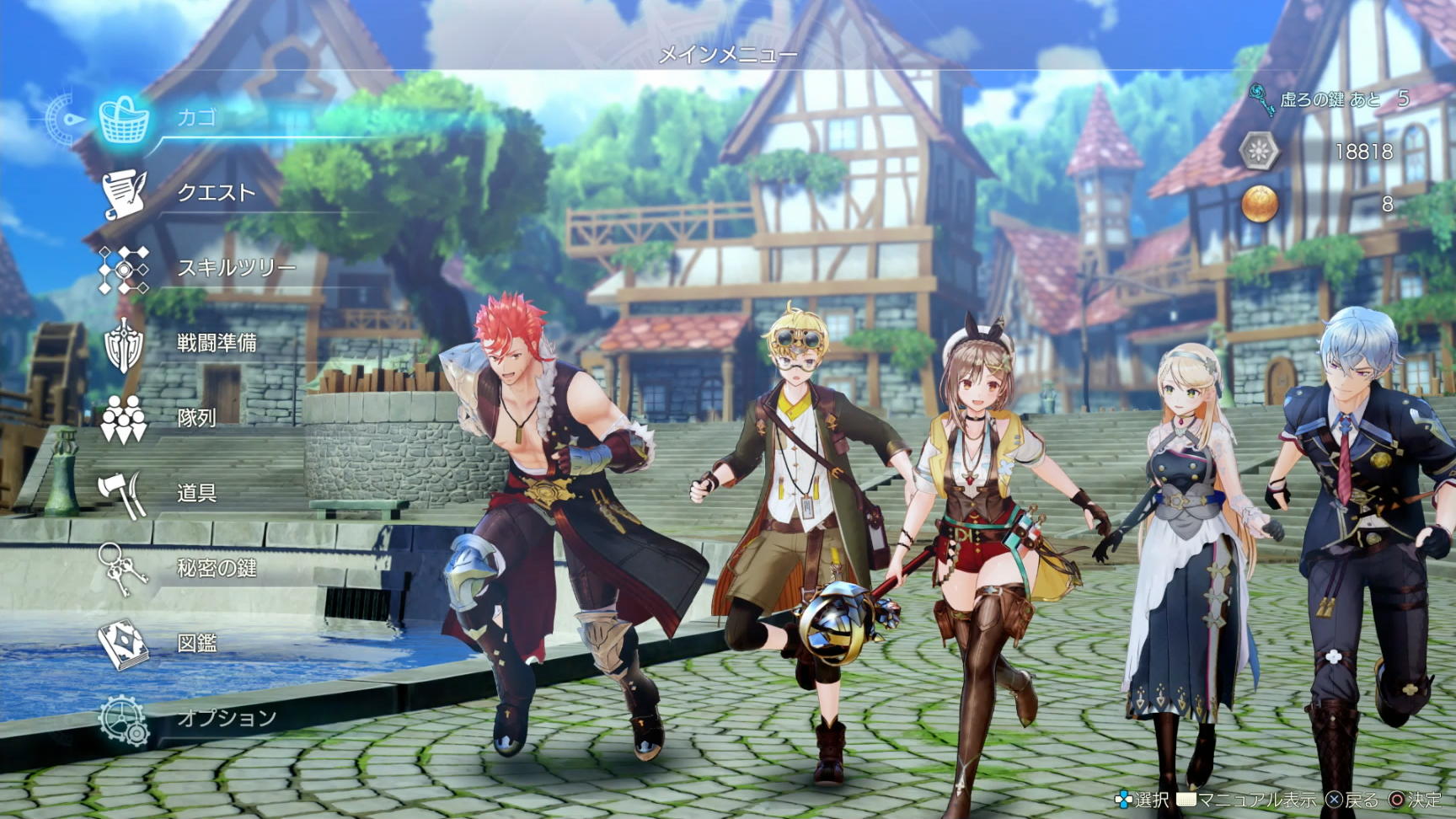Select the gold coin counter icon
The image size is (1456, 819).
pyautogui.click(x=1259, y=204)
